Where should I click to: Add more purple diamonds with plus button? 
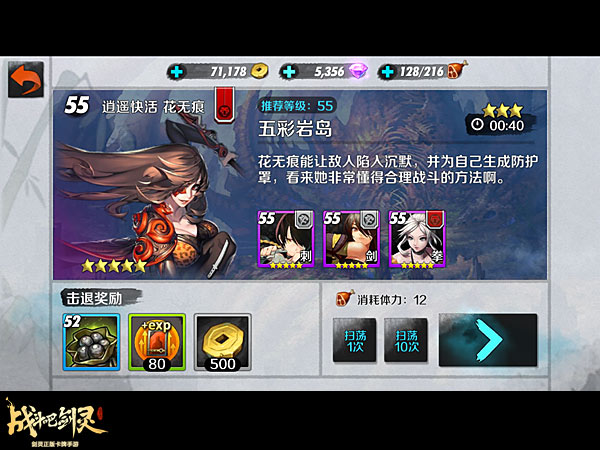pos(290,72)
